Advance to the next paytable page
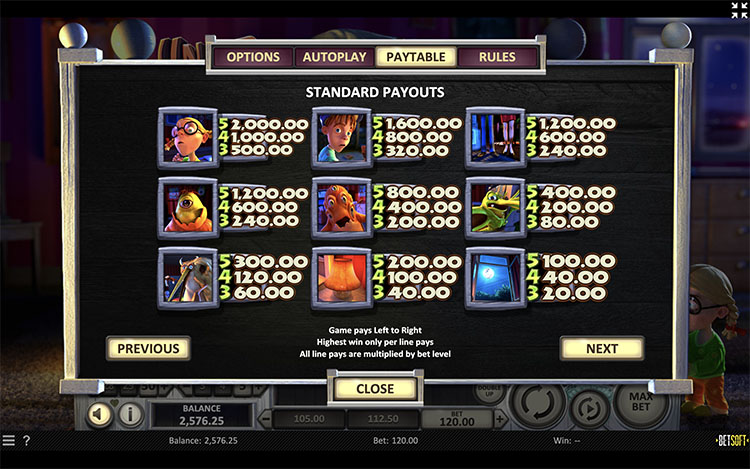 point(602,349)
